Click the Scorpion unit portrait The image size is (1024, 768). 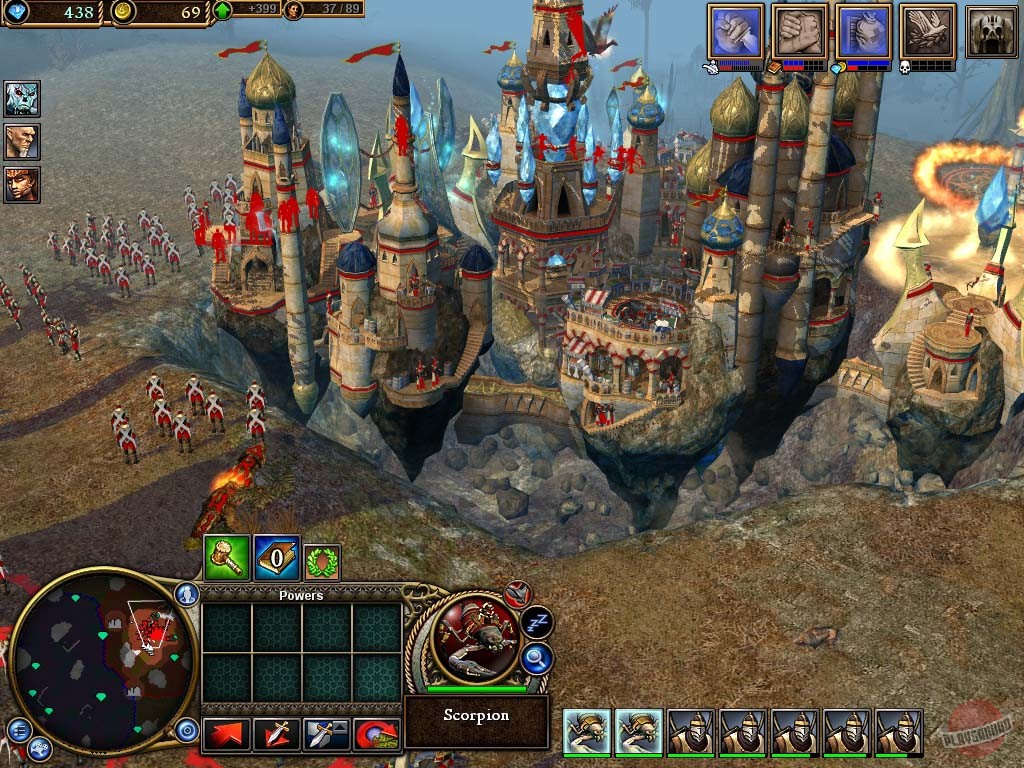(x=476, y=640)
